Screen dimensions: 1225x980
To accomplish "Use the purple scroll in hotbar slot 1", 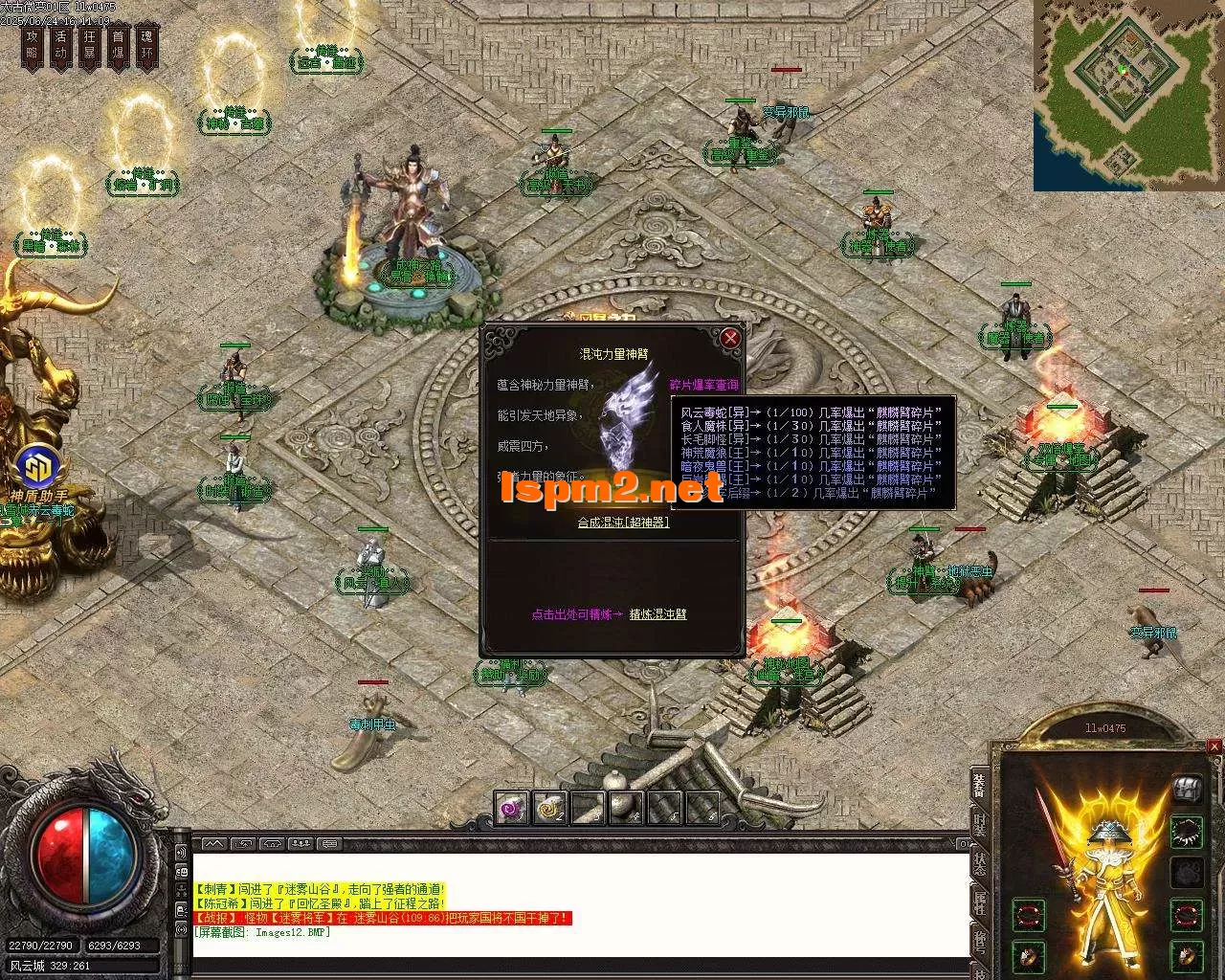I will [511, 809].
